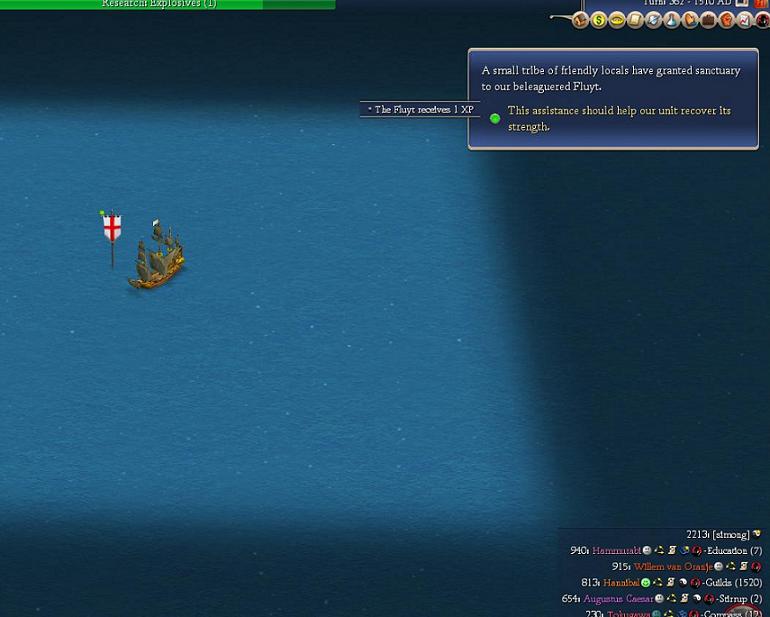Open the Corporations briefcase icon
The image size is (770, 617).
point(708,20)
